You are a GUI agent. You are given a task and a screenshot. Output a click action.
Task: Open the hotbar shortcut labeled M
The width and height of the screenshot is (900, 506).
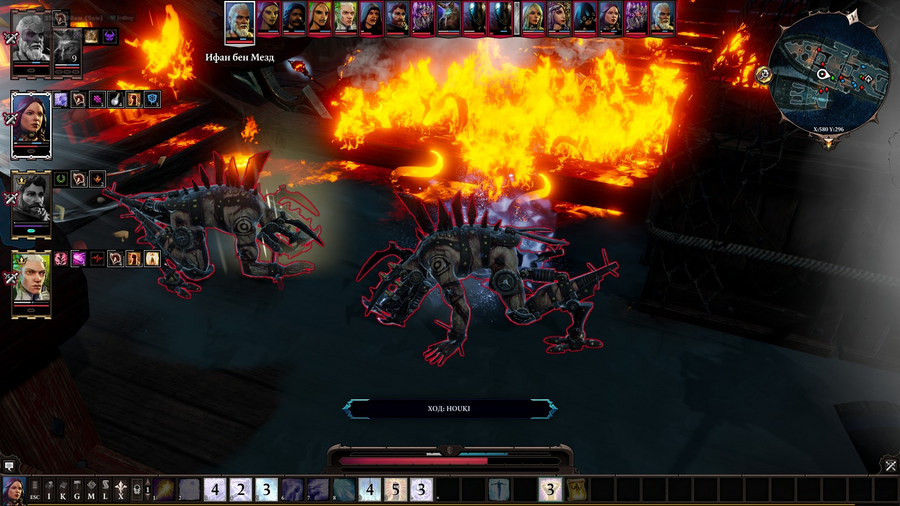point(91,490)
